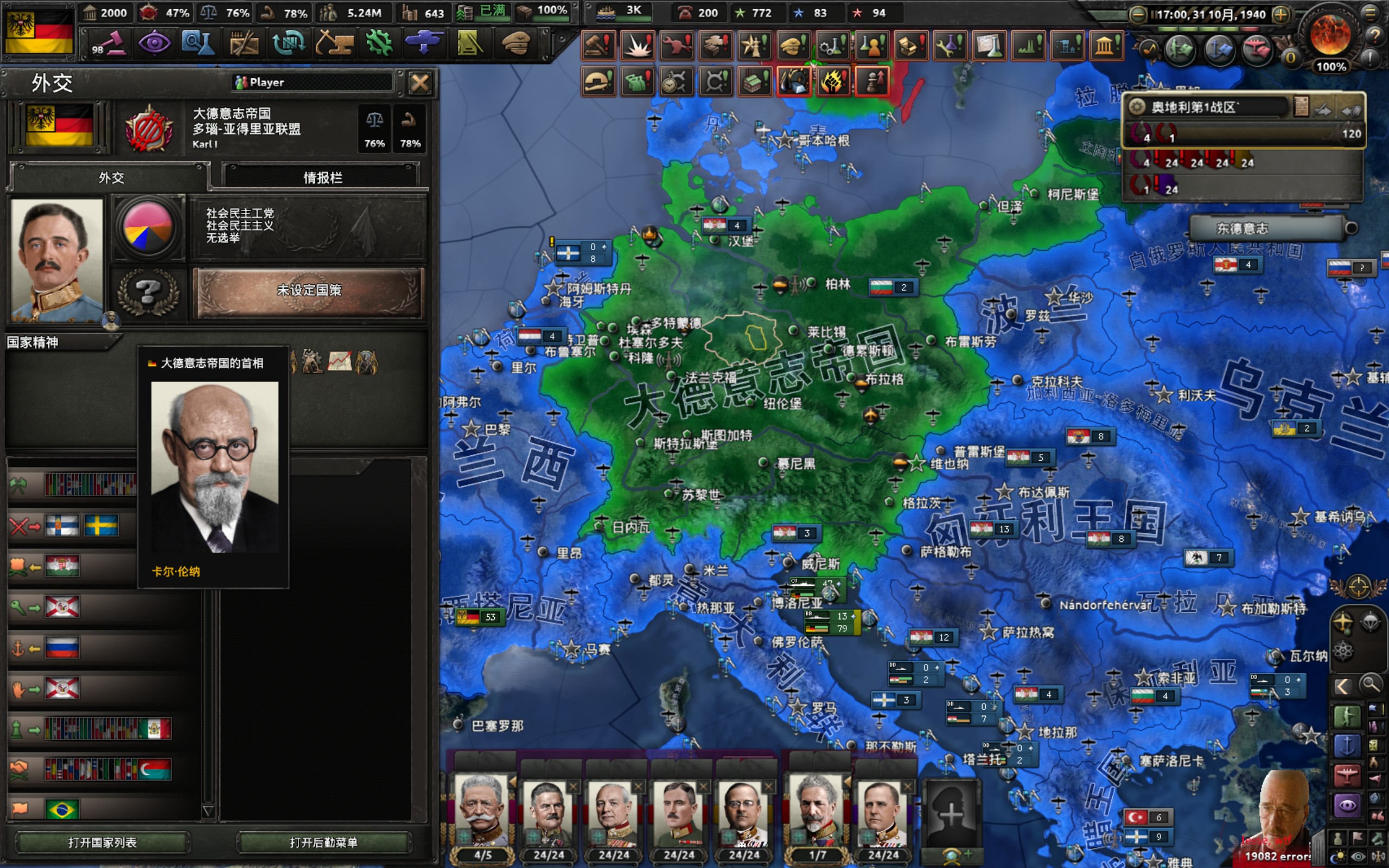Switch to the 情报栏 tab
Screen dimensions: 1389x868
pyautogui.click(x=322, y=177)
